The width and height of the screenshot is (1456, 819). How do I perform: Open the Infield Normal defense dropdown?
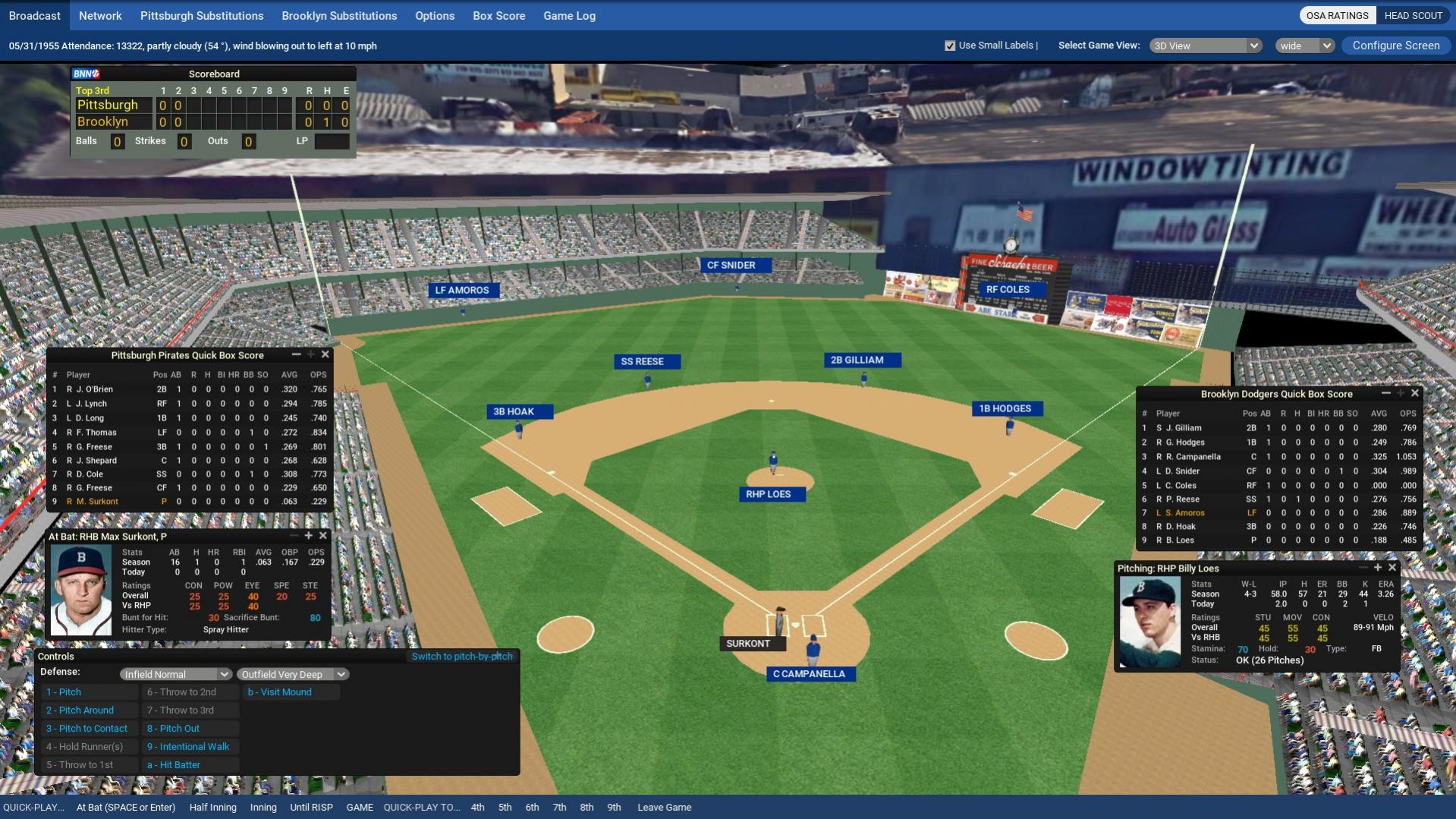click(x=175, y=674)
